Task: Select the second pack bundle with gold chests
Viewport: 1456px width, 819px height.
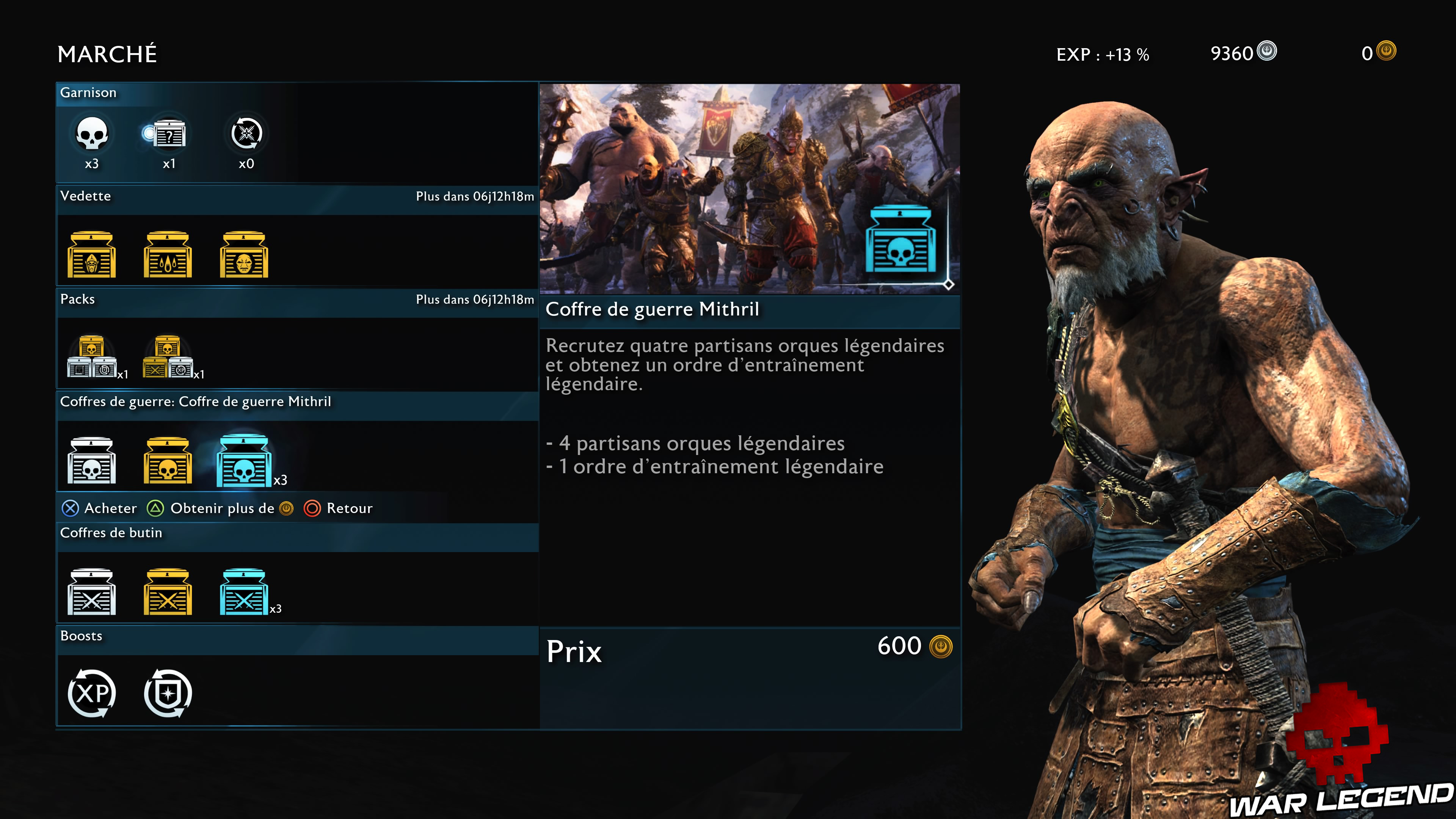Action: [x=168, y=357]
